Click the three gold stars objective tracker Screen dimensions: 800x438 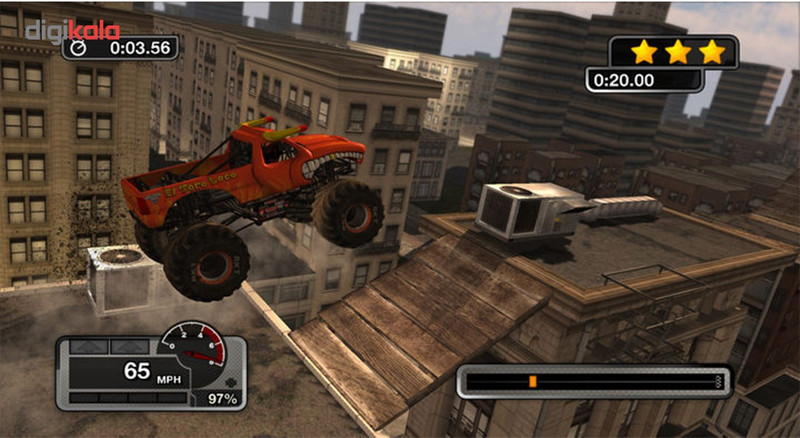pos(677,51)
